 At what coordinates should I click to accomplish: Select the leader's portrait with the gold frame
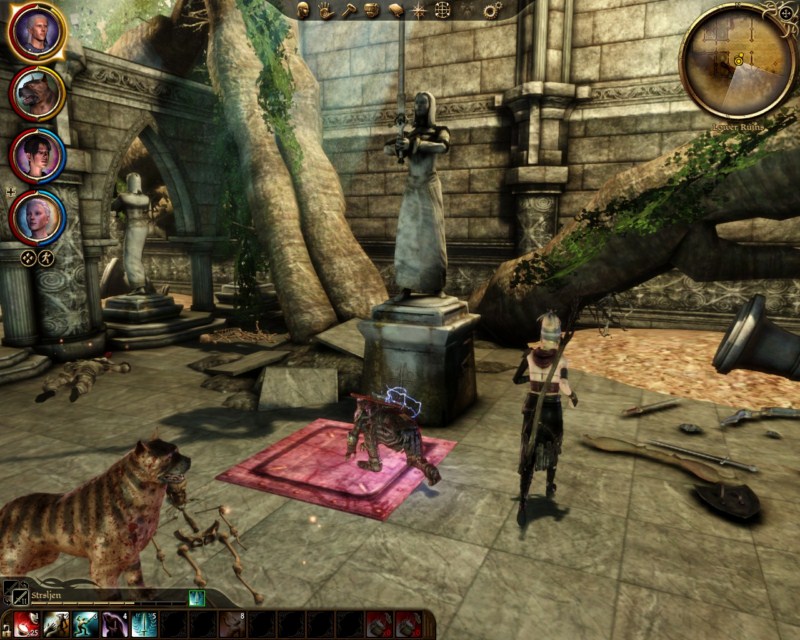click(x=36, y=32)
